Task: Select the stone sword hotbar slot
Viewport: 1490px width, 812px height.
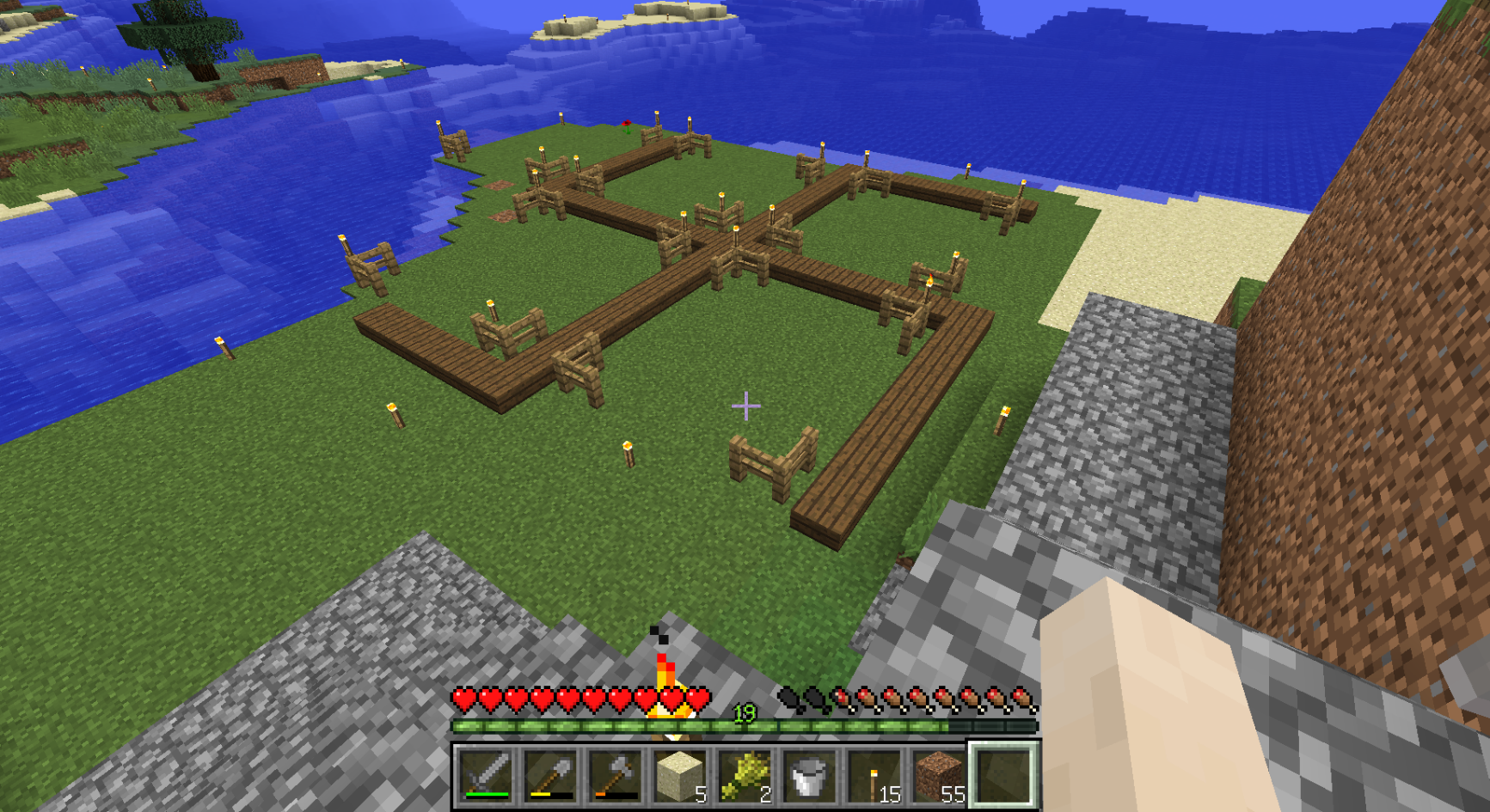Action: (x=487, y=774)
